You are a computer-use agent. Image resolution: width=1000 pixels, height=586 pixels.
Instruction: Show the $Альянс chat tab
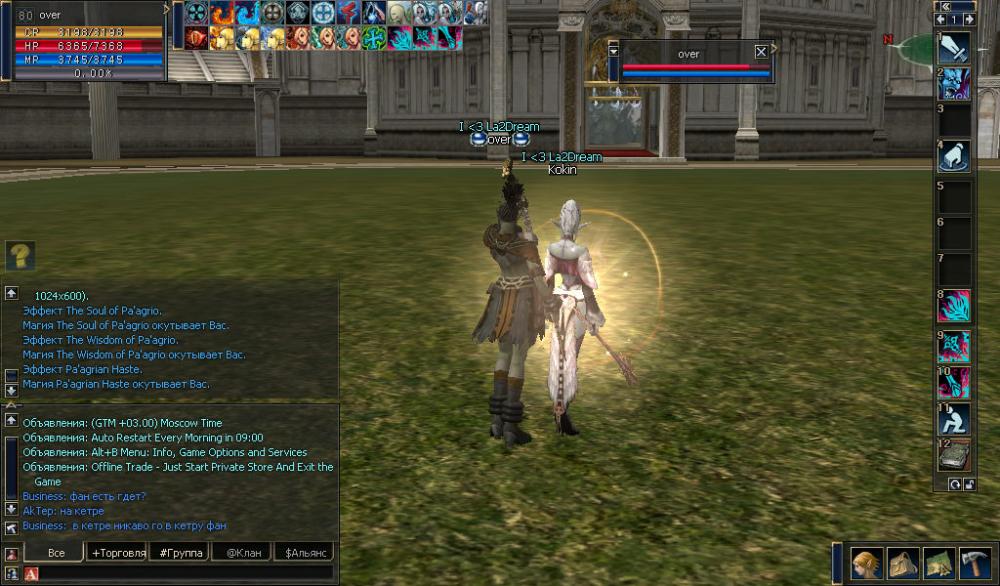304,552
